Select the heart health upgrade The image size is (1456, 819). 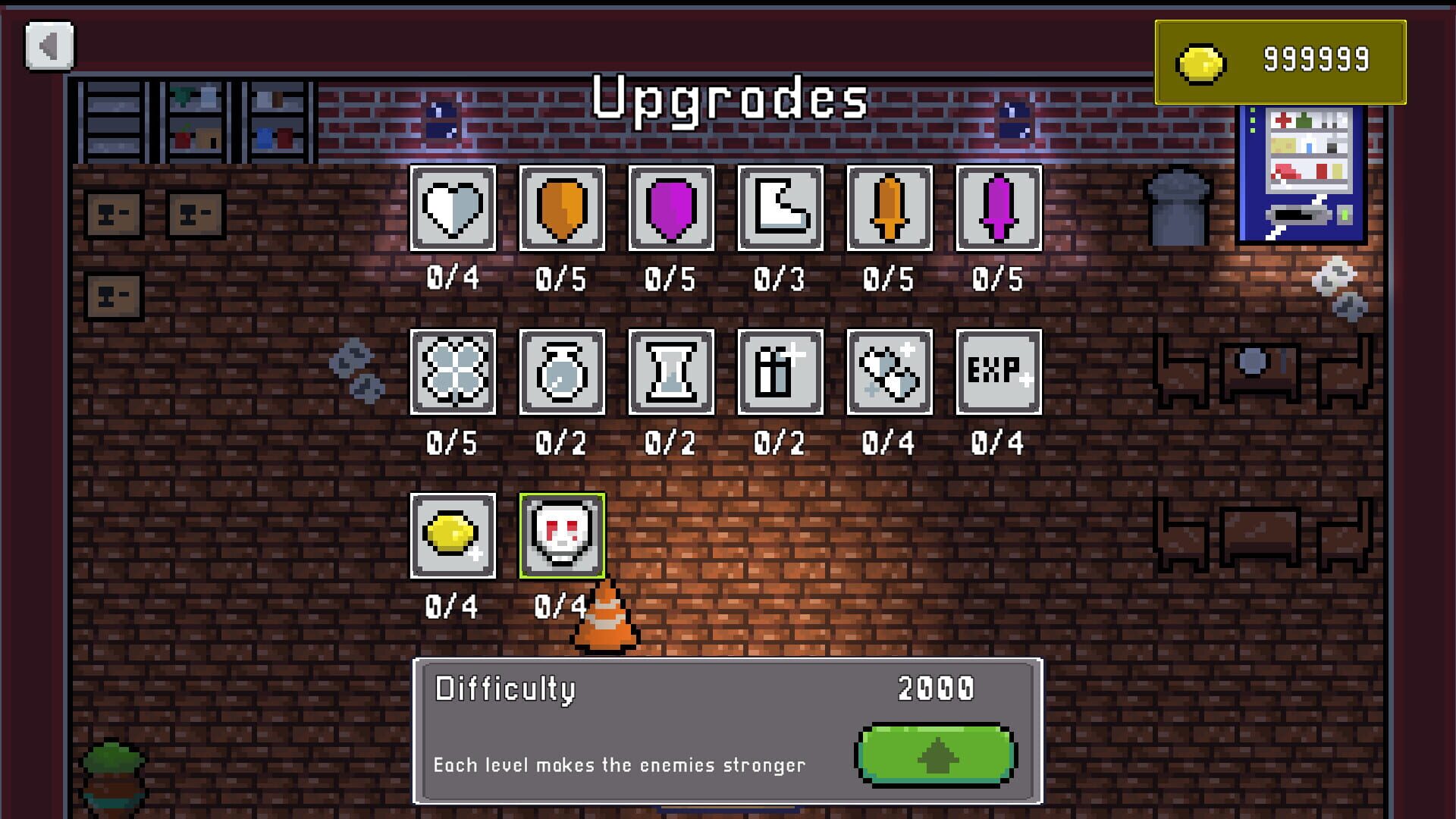click(x=453, y=209)
